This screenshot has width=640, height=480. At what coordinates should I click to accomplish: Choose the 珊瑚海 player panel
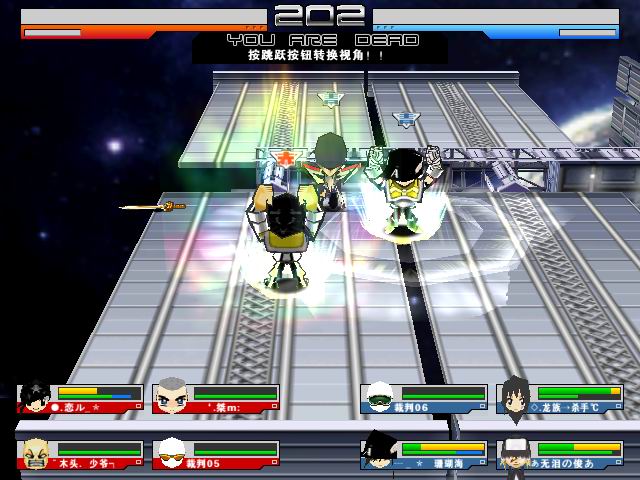pyautogui.click(x=424, y=453)
